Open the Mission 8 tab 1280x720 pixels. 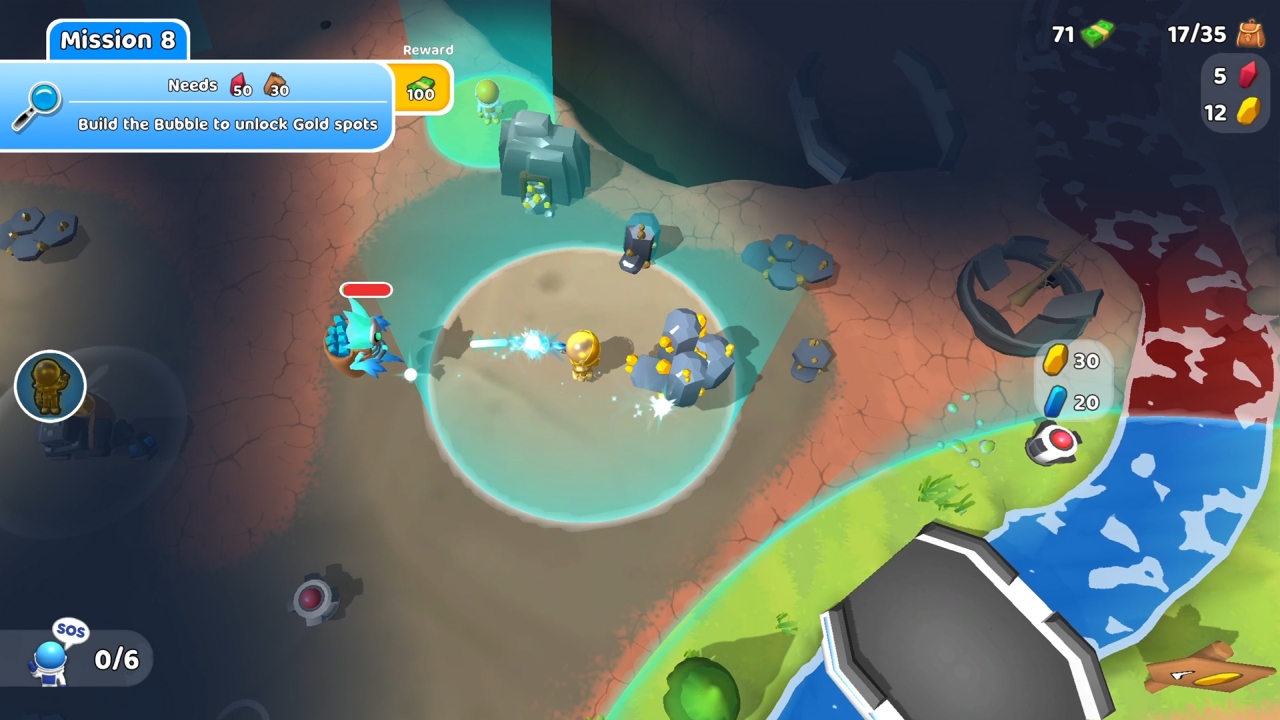117,40
